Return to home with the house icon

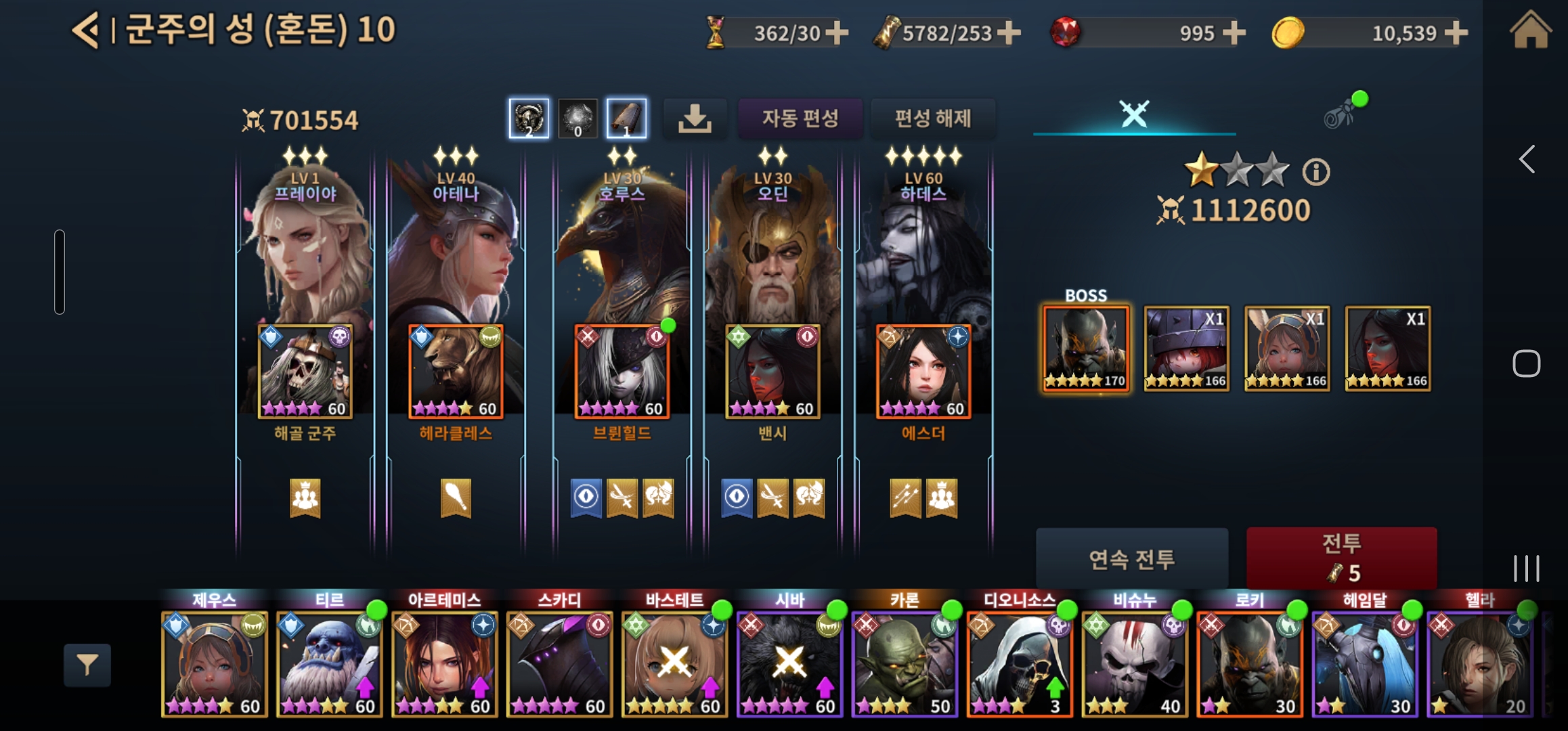click(x=1530, y=31)
